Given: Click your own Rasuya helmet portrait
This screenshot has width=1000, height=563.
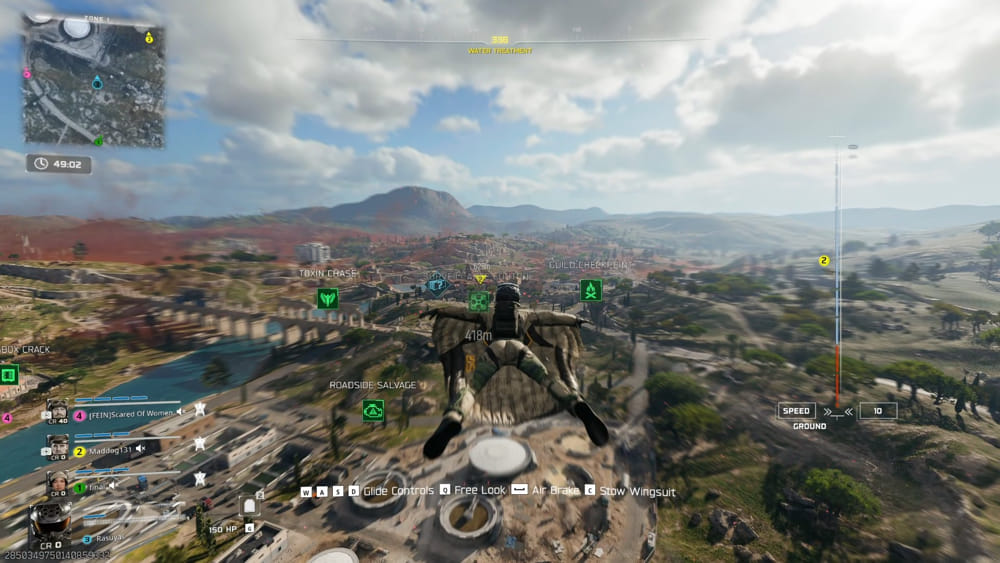Looking at the screenshot, I should point(48,523).
